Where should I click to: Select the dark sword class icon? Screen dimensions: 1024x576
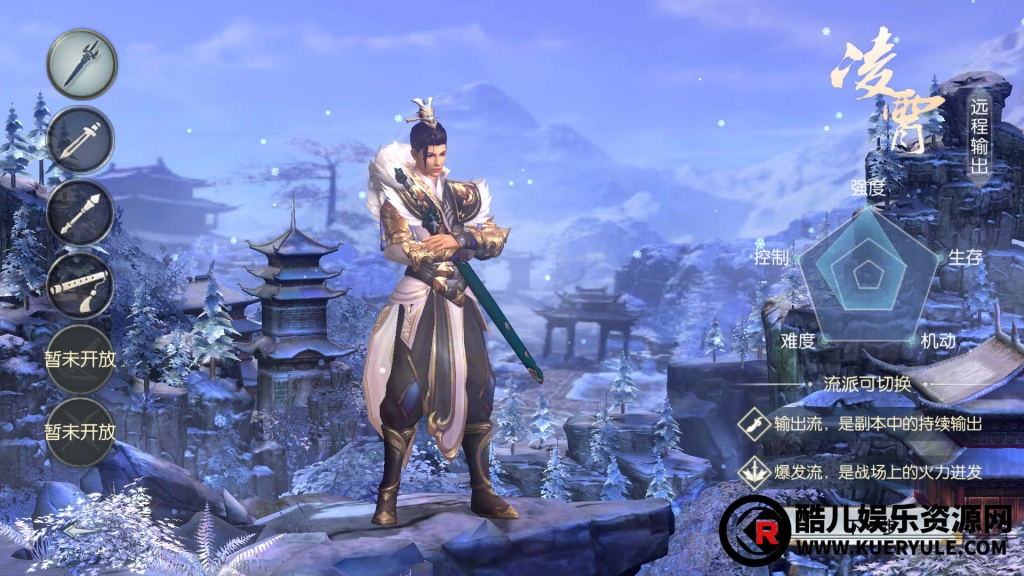point(82,64)
